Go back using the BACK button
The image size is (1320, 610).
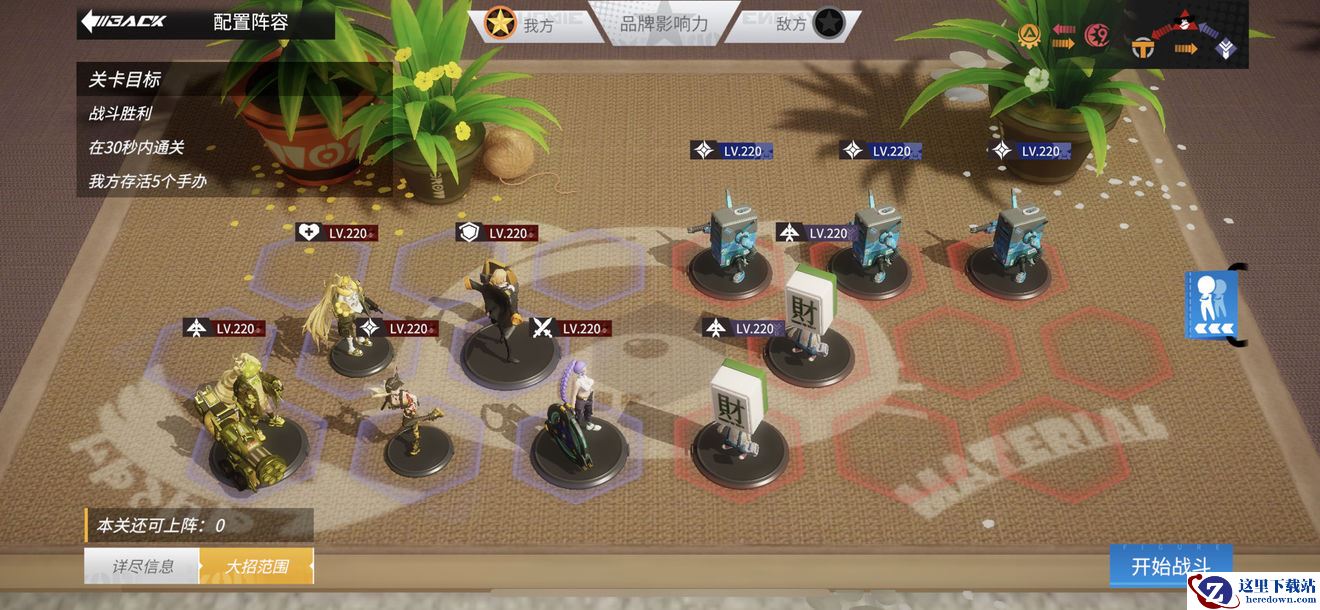point(124,21)
